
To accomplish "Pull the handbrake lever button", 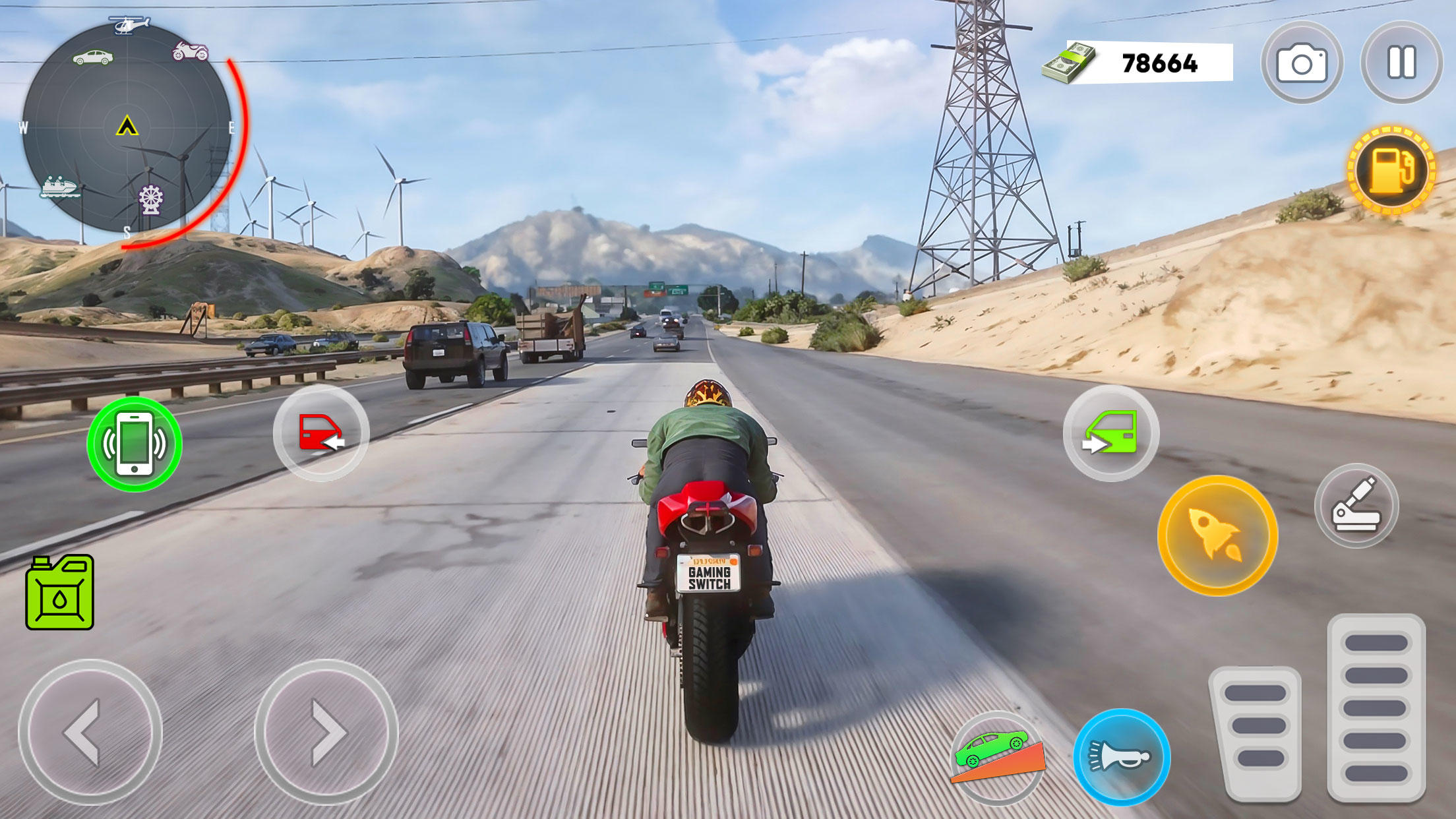I will coord(1356,506).
